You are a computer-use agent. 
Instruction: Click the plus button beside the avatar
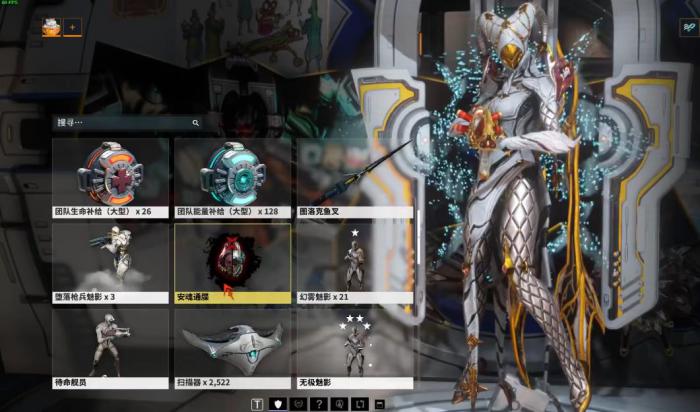point(72,28)
